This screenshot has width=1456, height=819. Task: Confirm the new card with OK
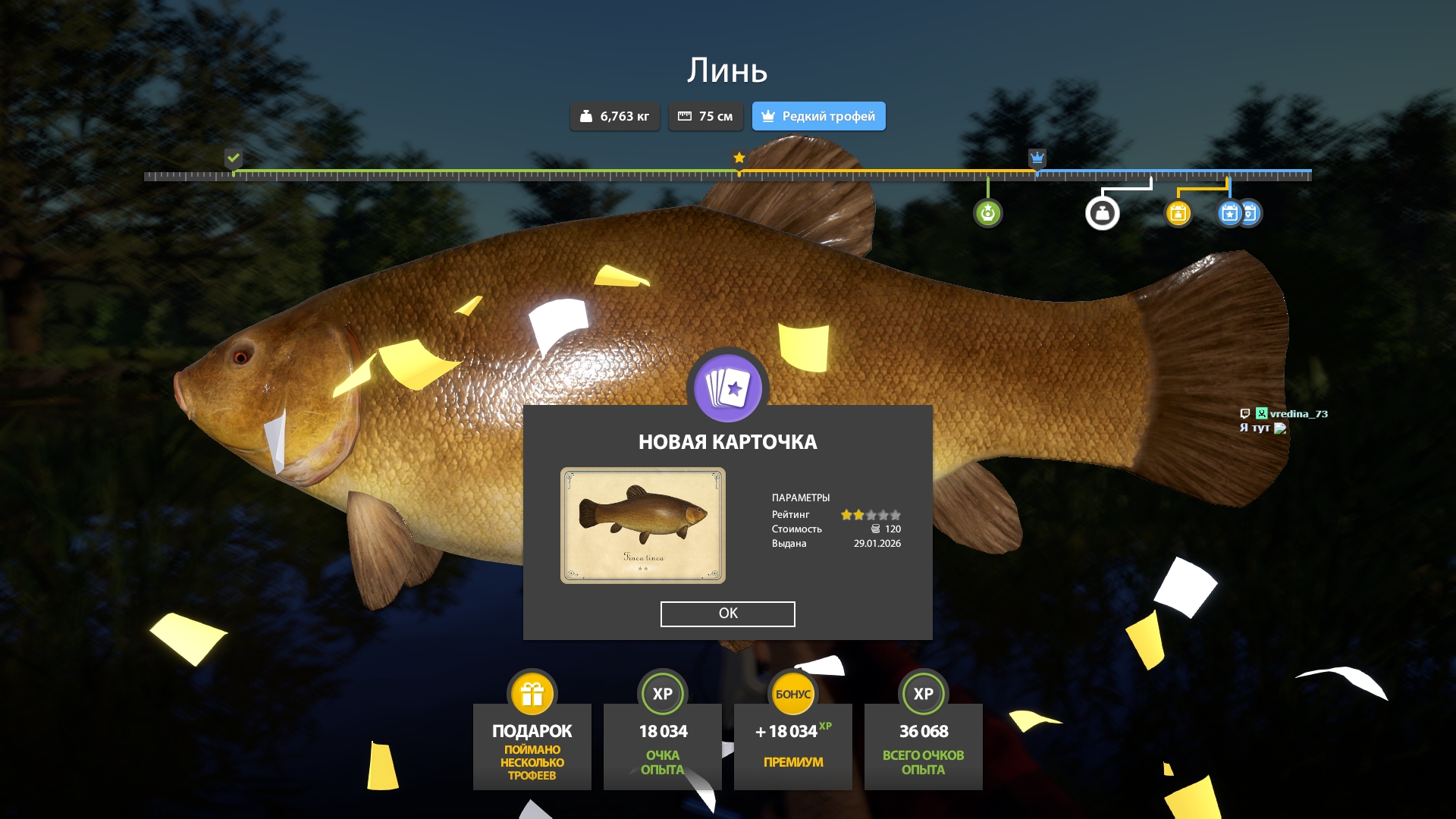727,613
